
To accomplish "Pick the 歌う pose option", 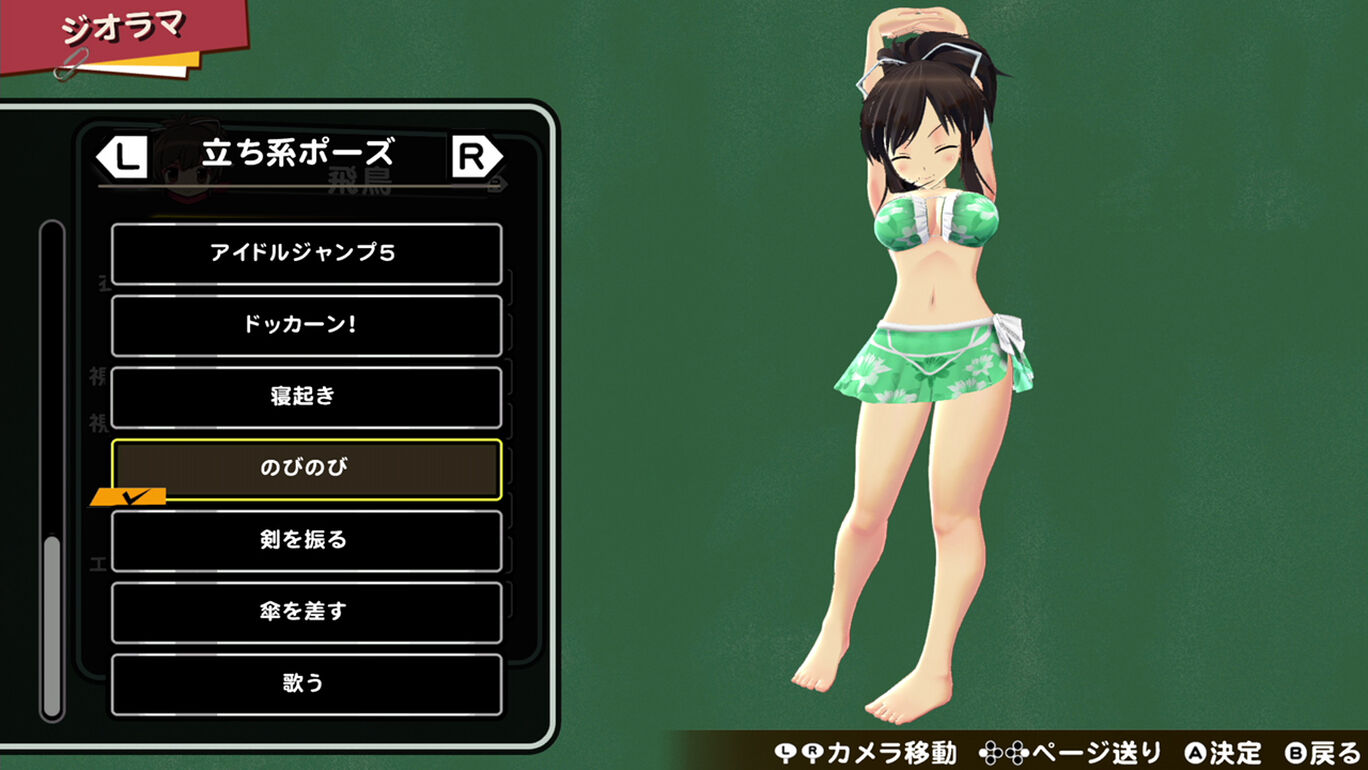I will (306, 684).
